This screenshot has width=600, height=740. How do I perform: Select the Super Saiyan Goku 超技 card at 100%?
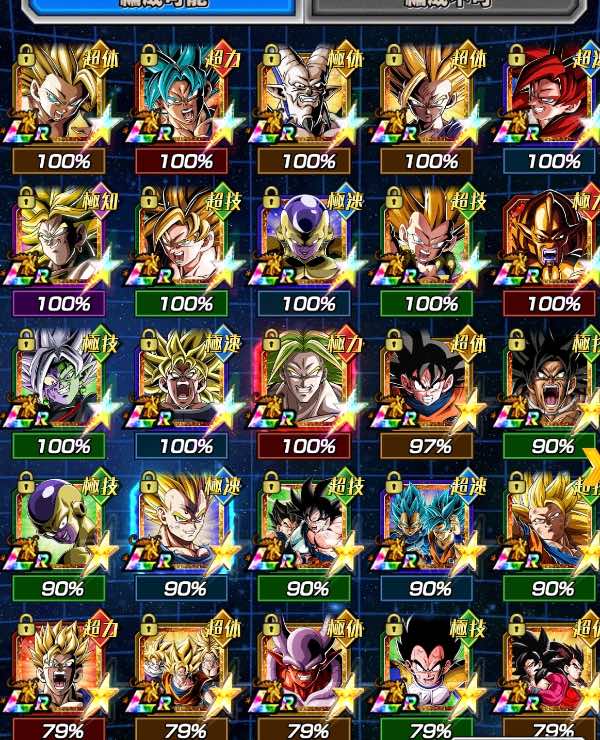186,238
